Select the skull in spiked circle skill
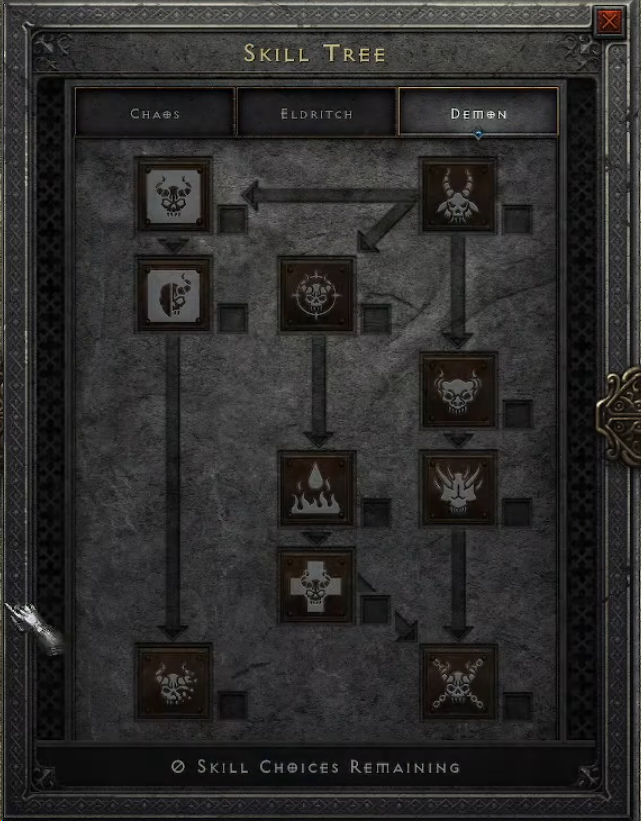This screenshot has width=641, height=821. click(x=317, y=294)
